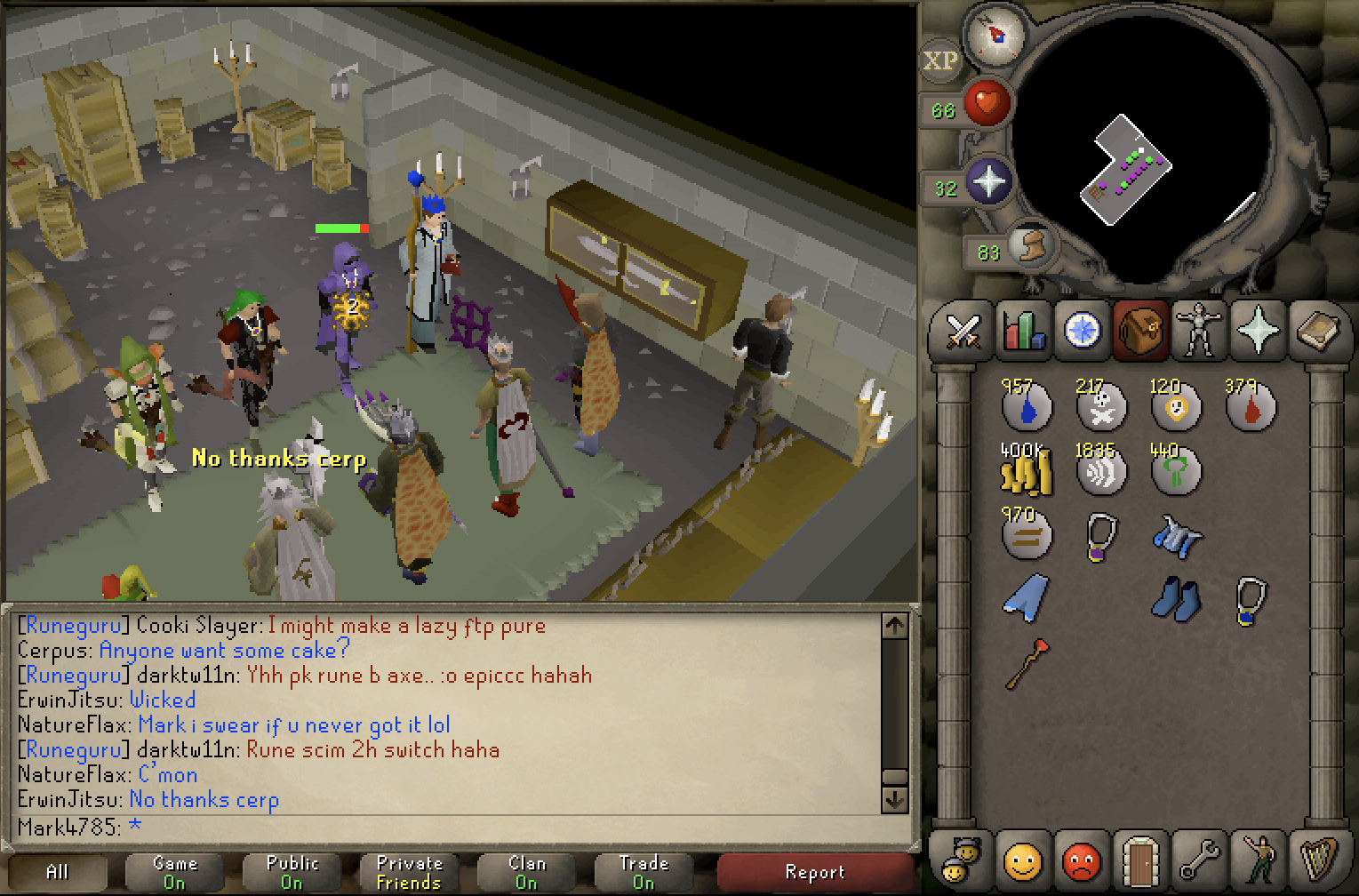Open the Combat Options tab
Viewport: 1359px width, 896px height.
pos(963,332)
